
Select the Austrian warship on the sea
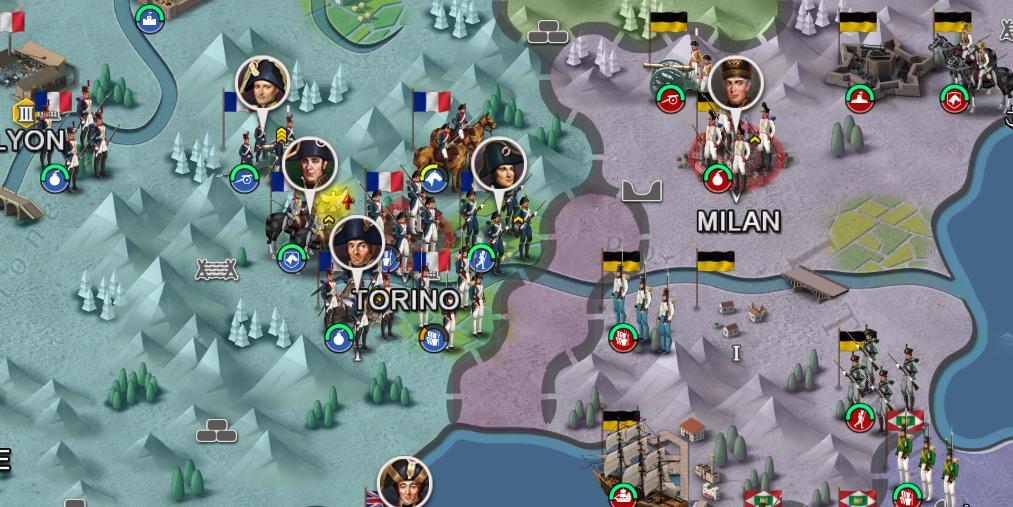click(x=640, y=460)
